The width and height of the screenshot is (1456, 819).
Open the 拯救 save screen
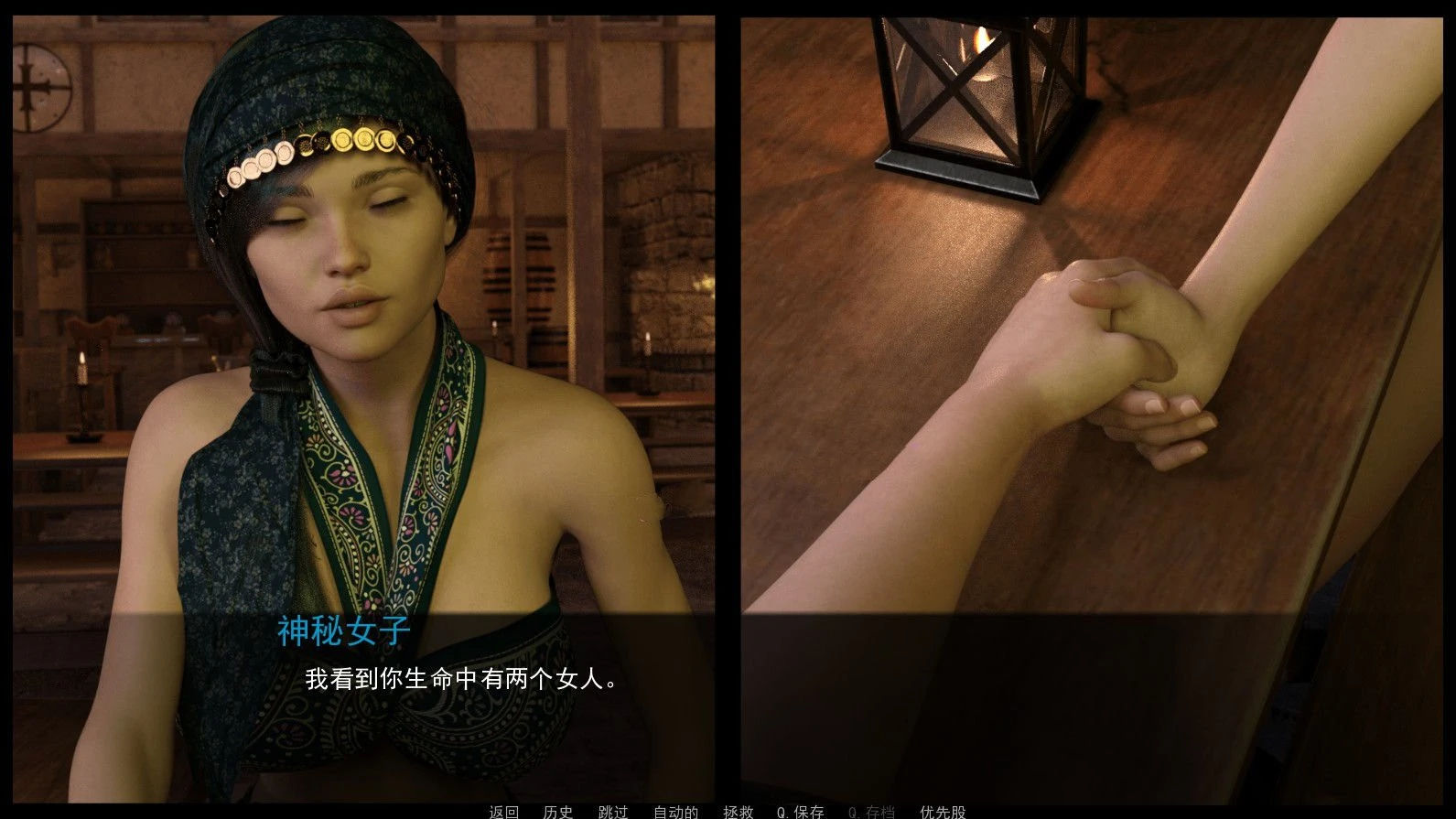739,811
